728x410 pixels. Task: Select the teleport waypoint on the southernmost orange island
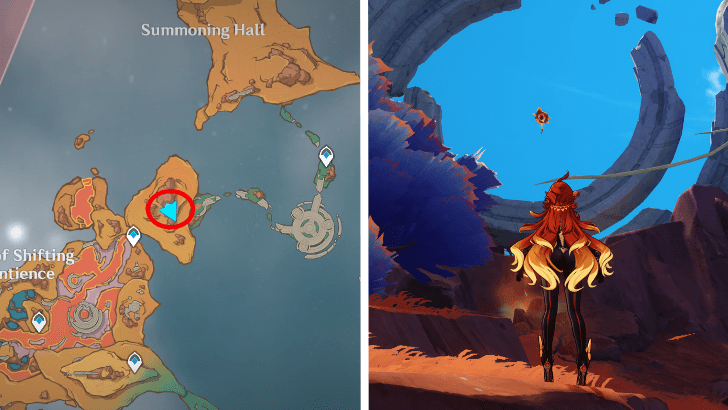[x=134, y=361]
